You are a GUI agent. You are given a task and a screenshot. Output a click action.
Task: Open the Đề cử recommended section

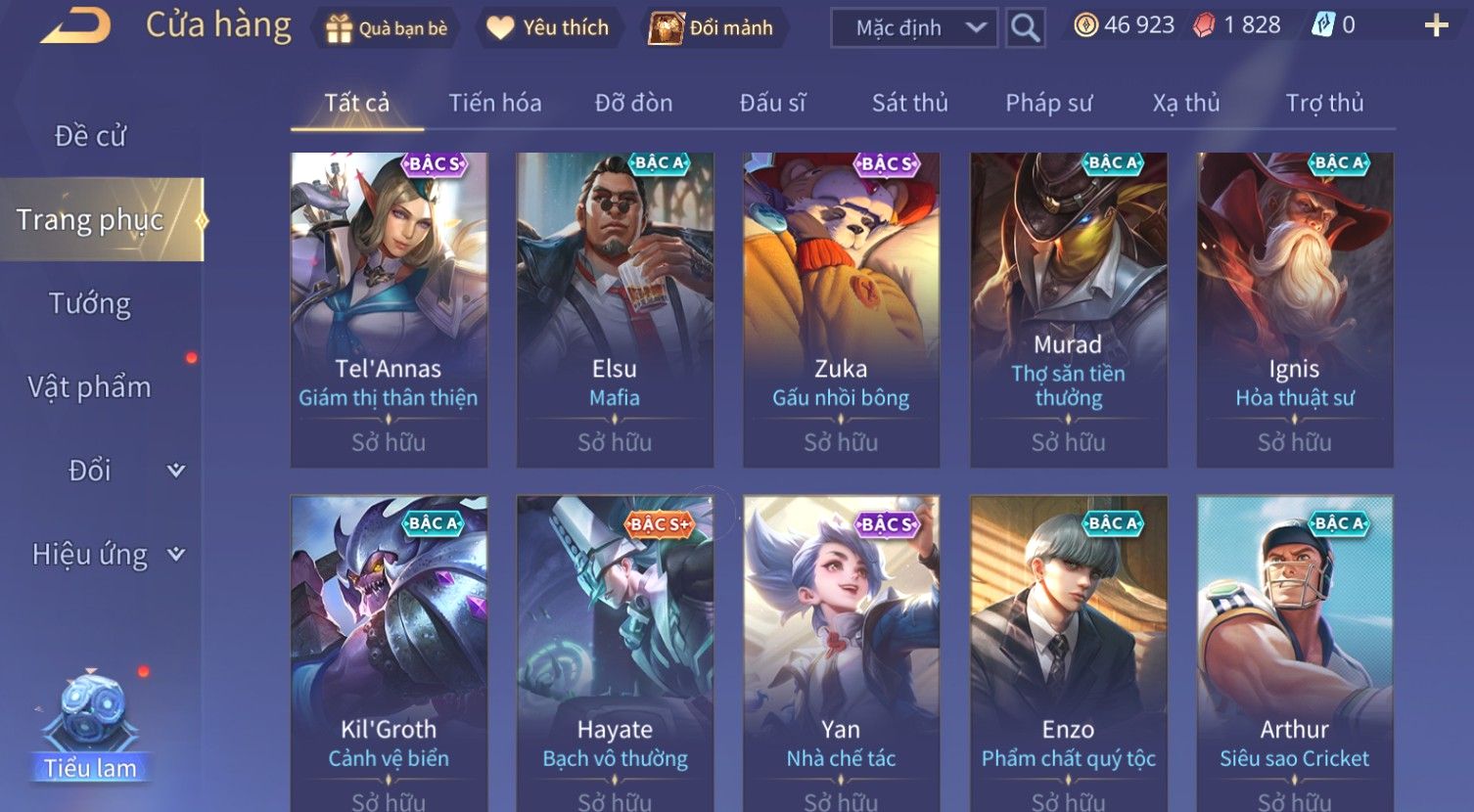pos(90,136)
